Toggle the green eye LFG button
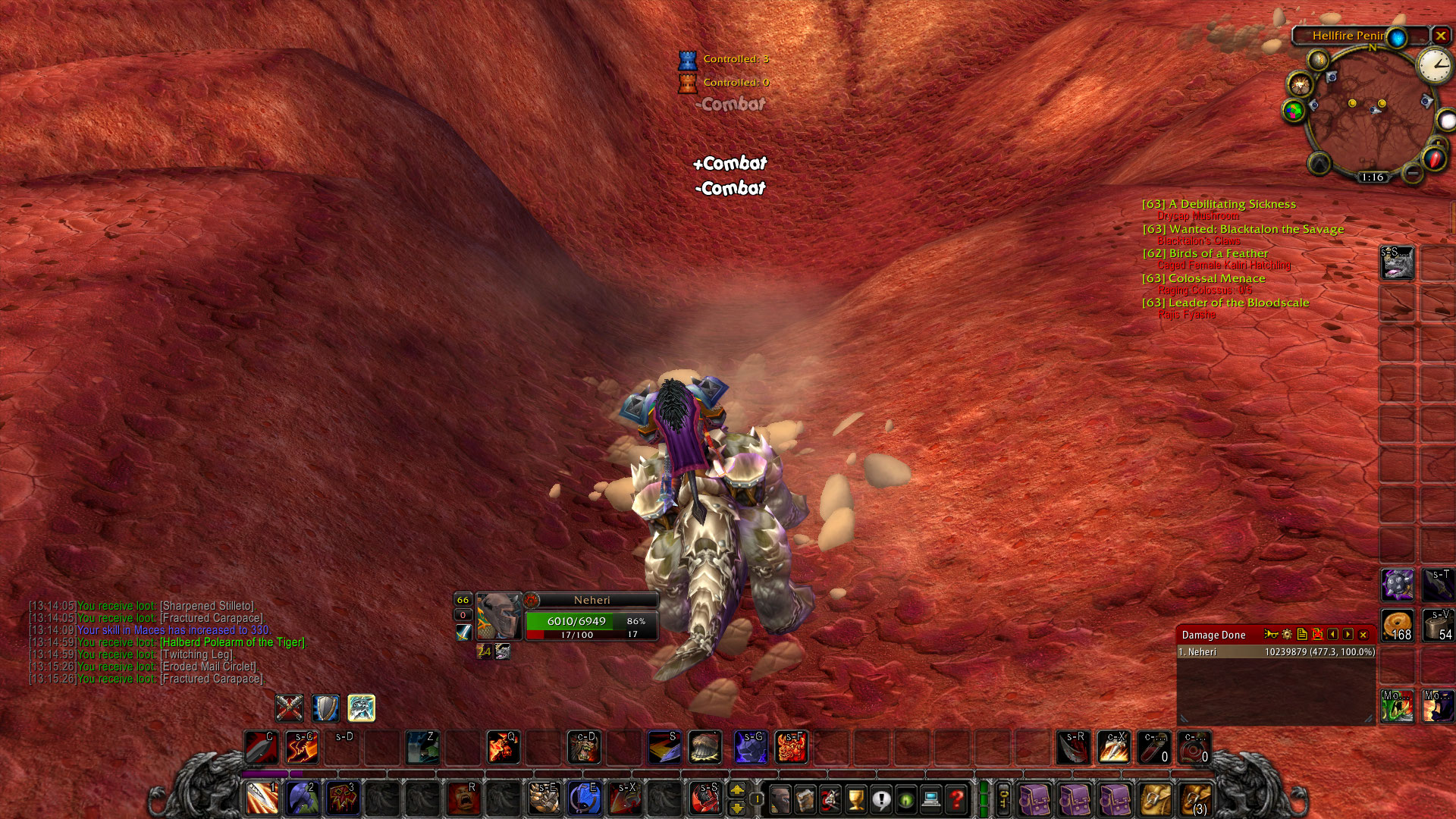 coord(905,800)
